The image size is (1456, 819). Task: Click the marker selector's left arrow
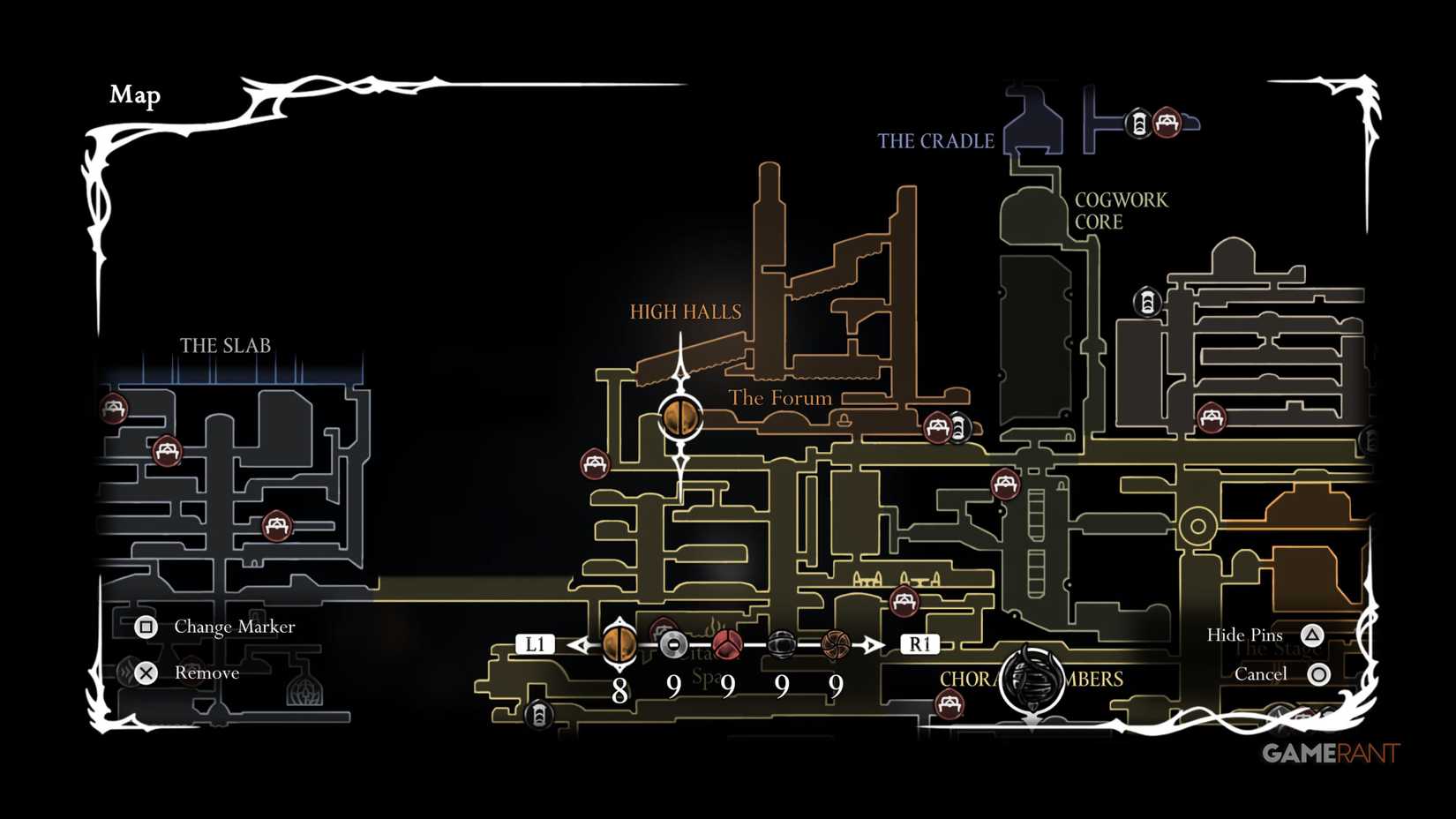tap(580, 645)
